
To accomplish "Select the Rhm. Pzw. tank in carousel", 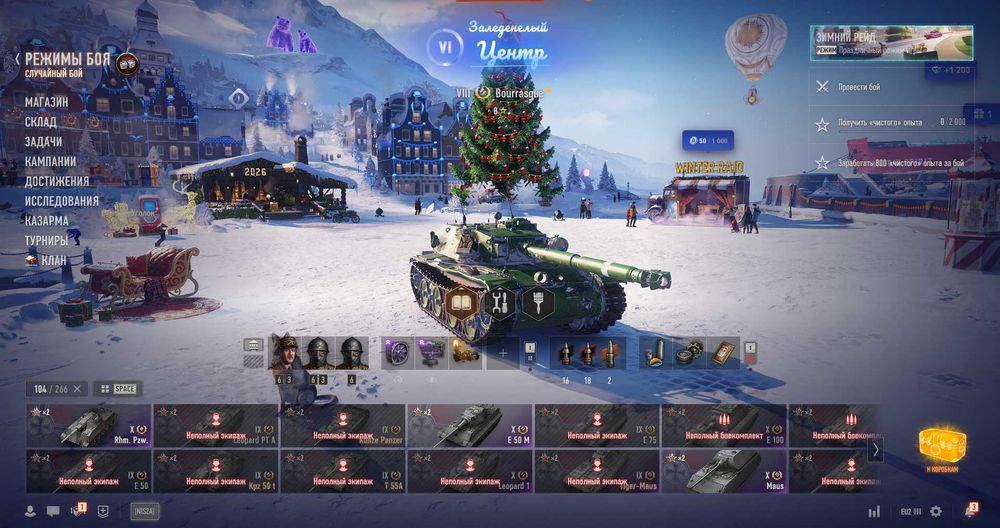I will pyautogui.click(x=89, y=425).
